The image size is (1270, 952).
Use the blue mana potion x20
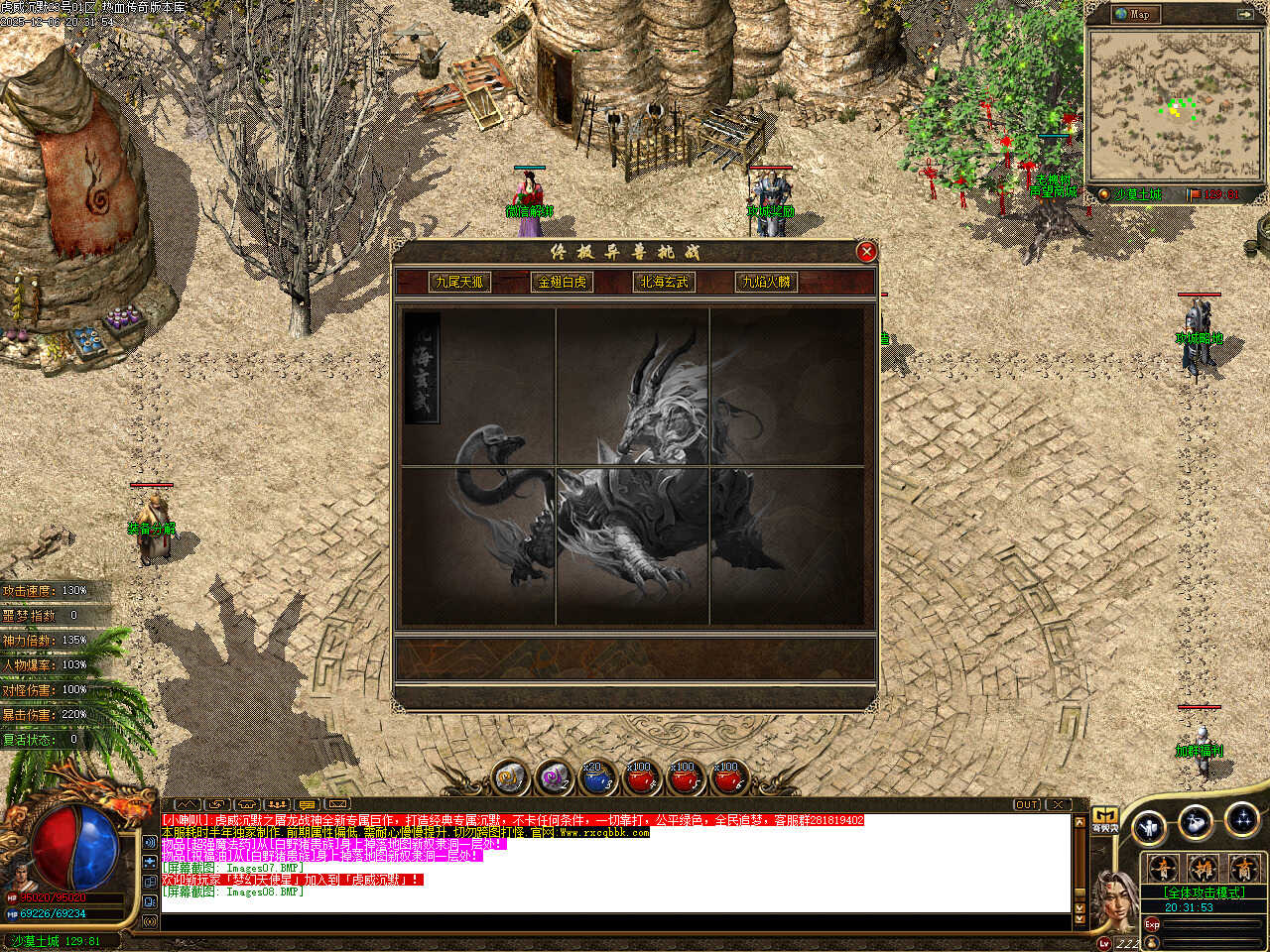click(x=595, y=778)
